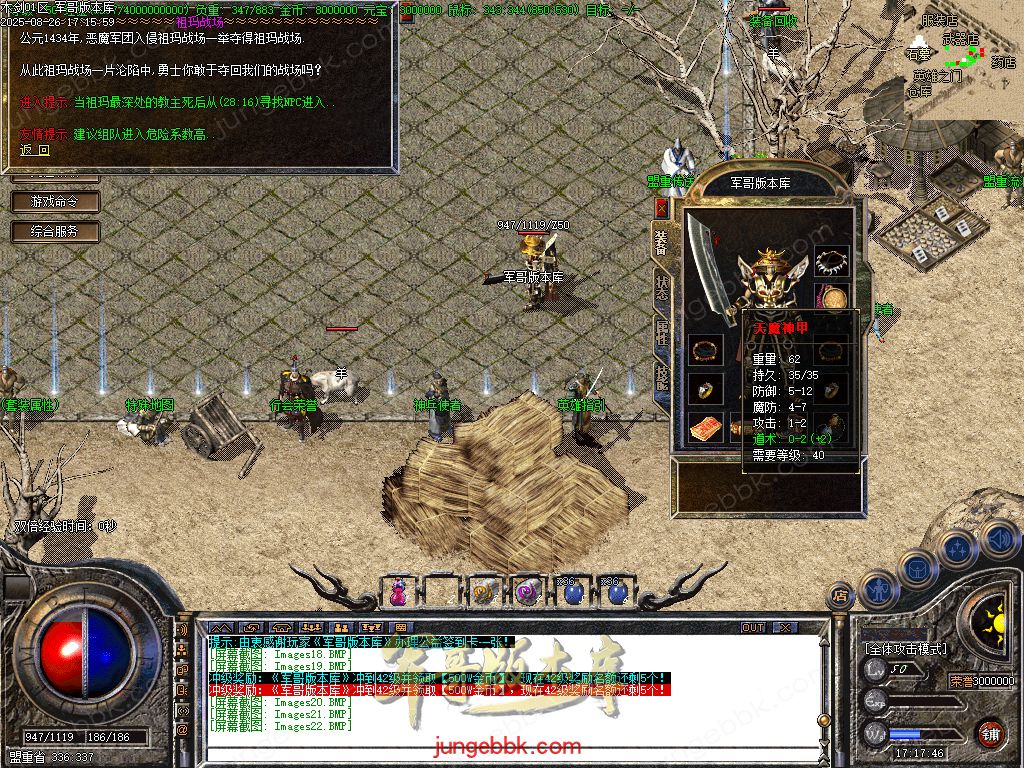Open the 综合服务 services button
This screenshot has height=768, width=1024.
coord(55,232)
